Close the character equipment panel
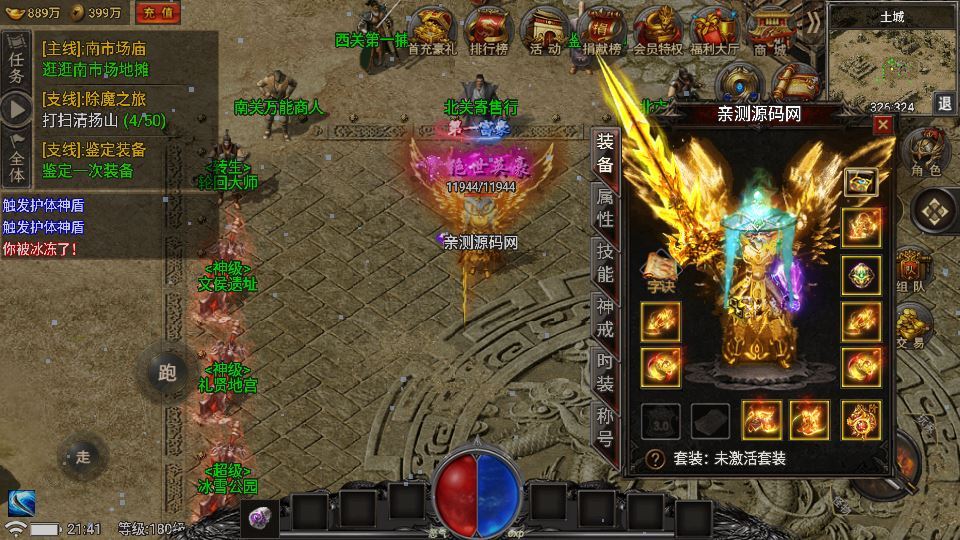 coord(883,125)
